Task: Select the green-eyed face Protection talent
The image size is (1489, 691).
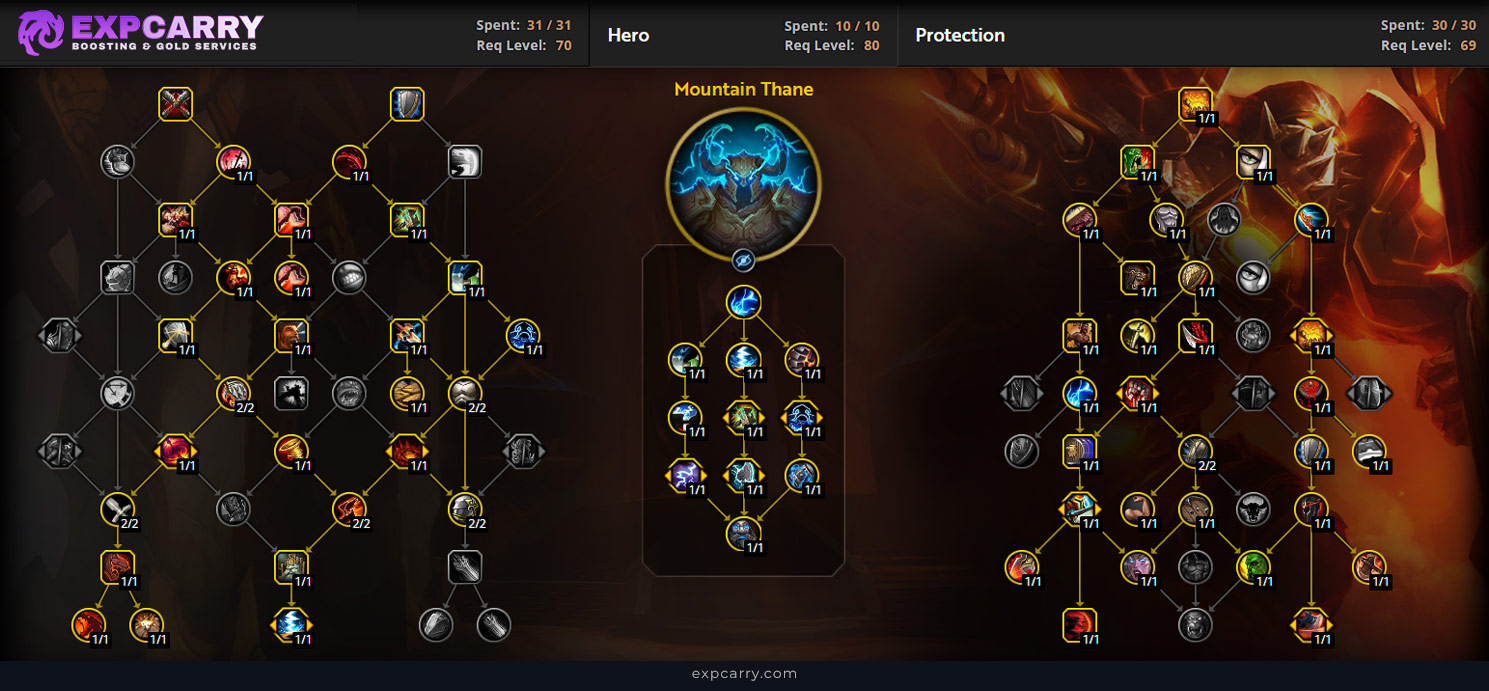Action: coord(1253,161)
